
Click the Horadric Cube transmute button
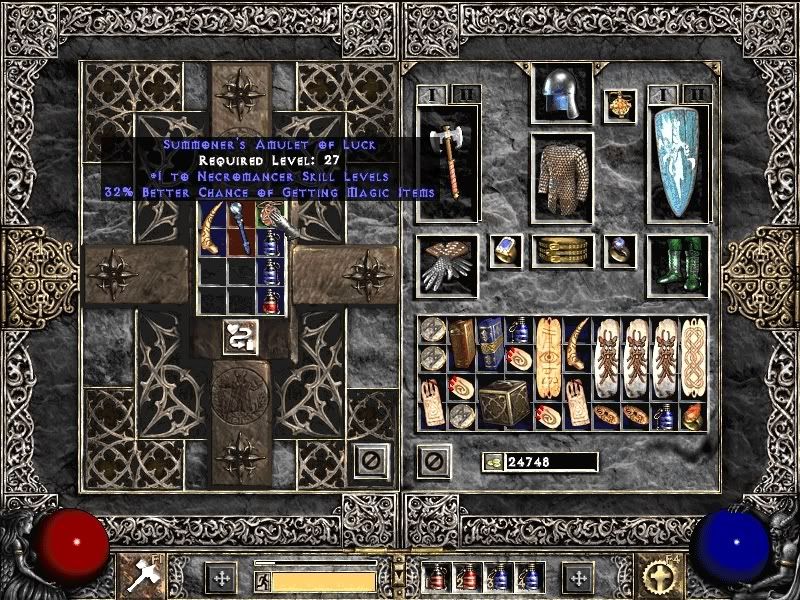point(237,336)
